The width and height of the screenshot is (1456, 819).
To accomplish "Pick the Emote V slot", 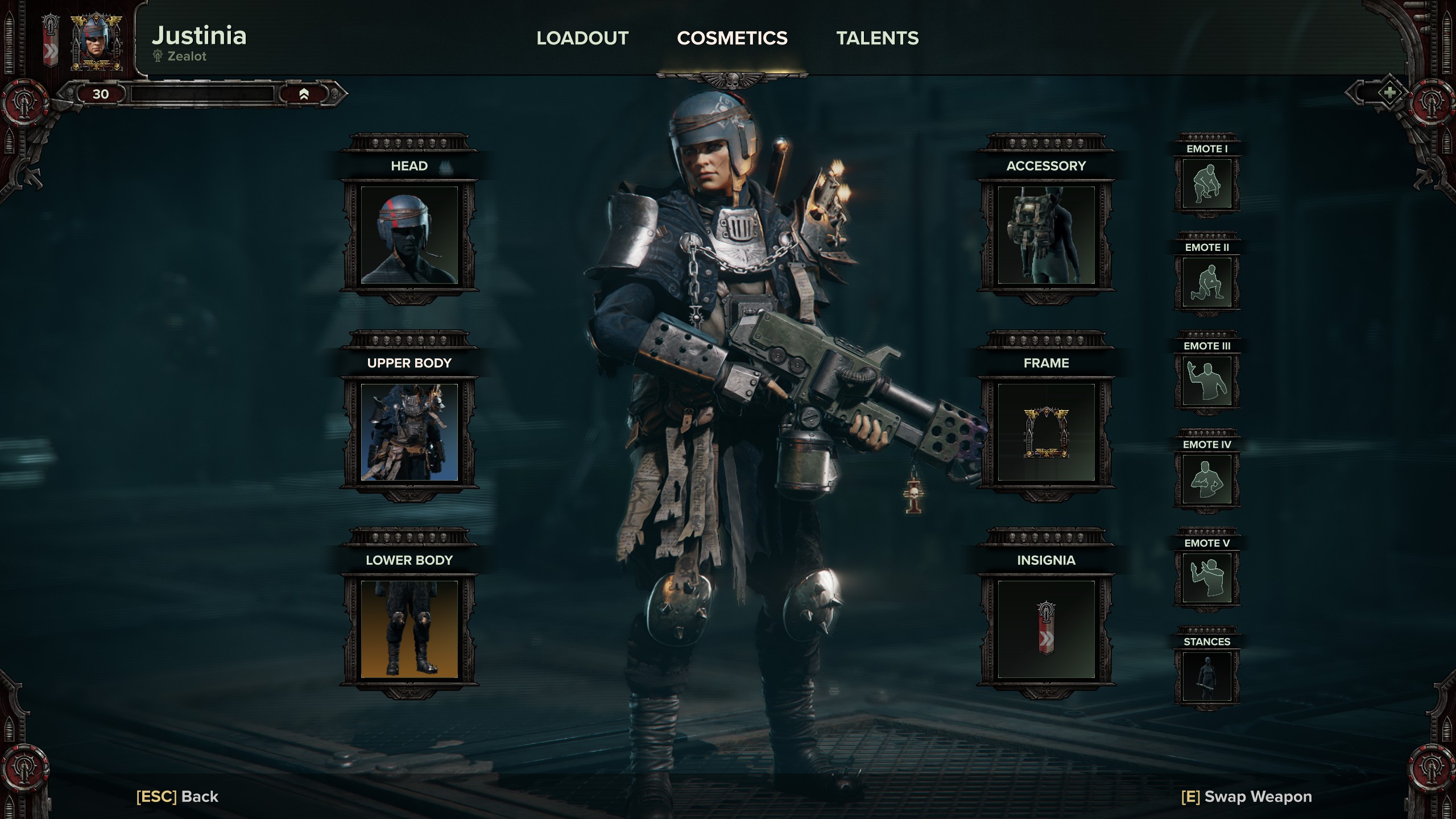I will [x=1207, y=578].
